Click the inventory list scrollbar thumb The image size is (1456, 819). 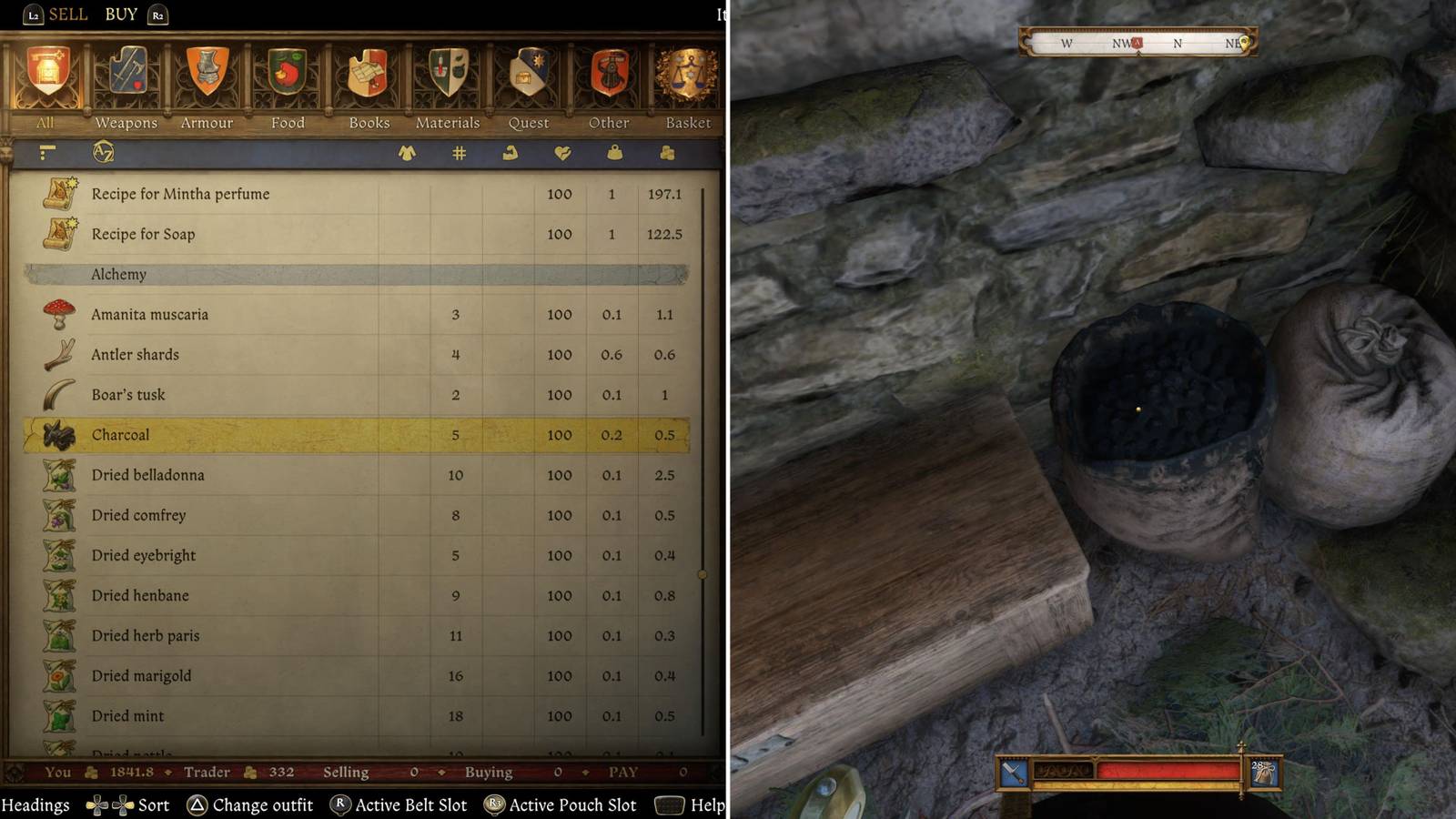pyautogui.click(x=703, y=575)
